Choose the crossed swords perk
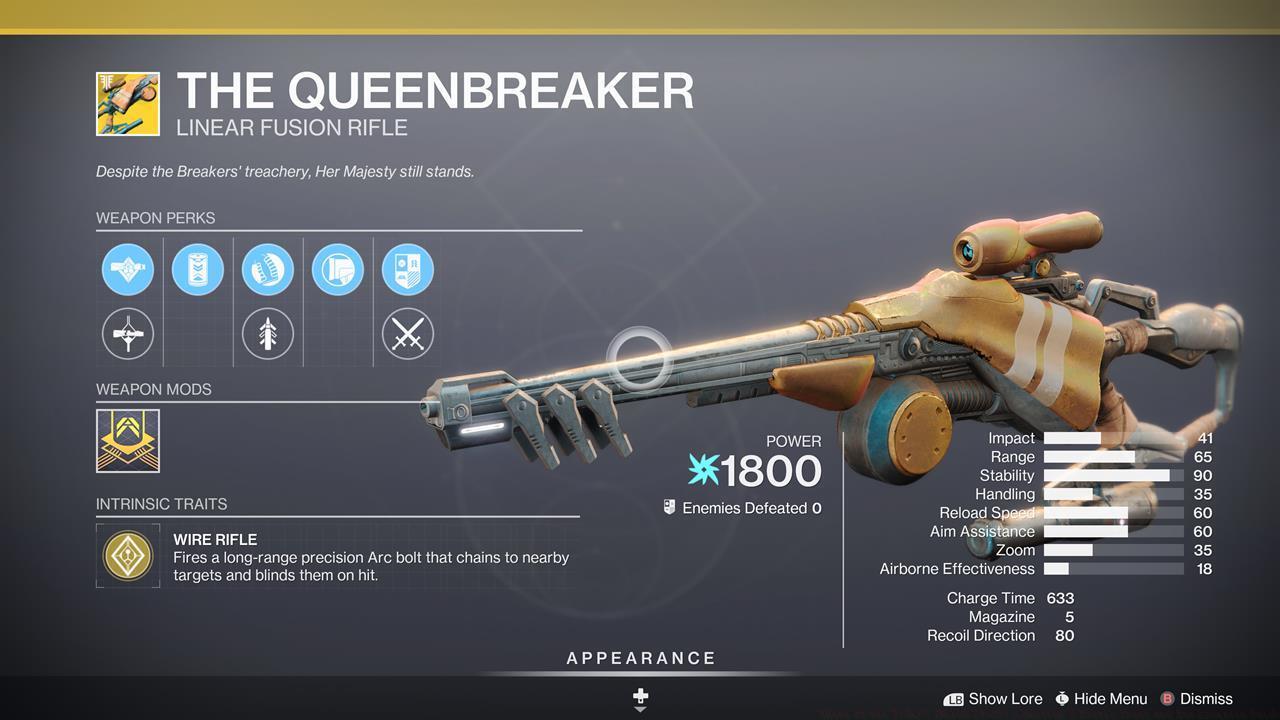Viewport: 1280px width, 720px height. click(408, 333)
